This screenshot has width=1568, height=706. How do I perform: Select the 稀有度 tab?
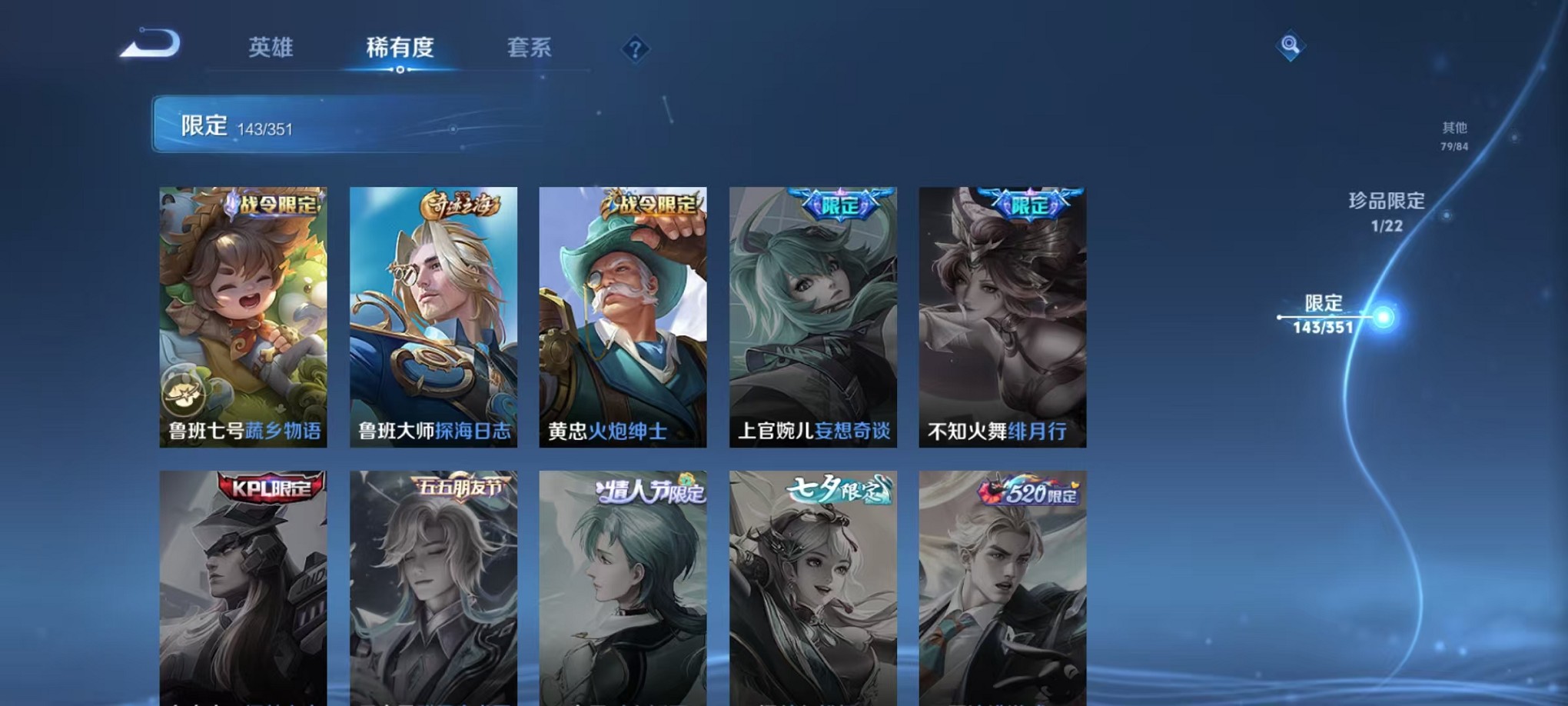[400, 48]
